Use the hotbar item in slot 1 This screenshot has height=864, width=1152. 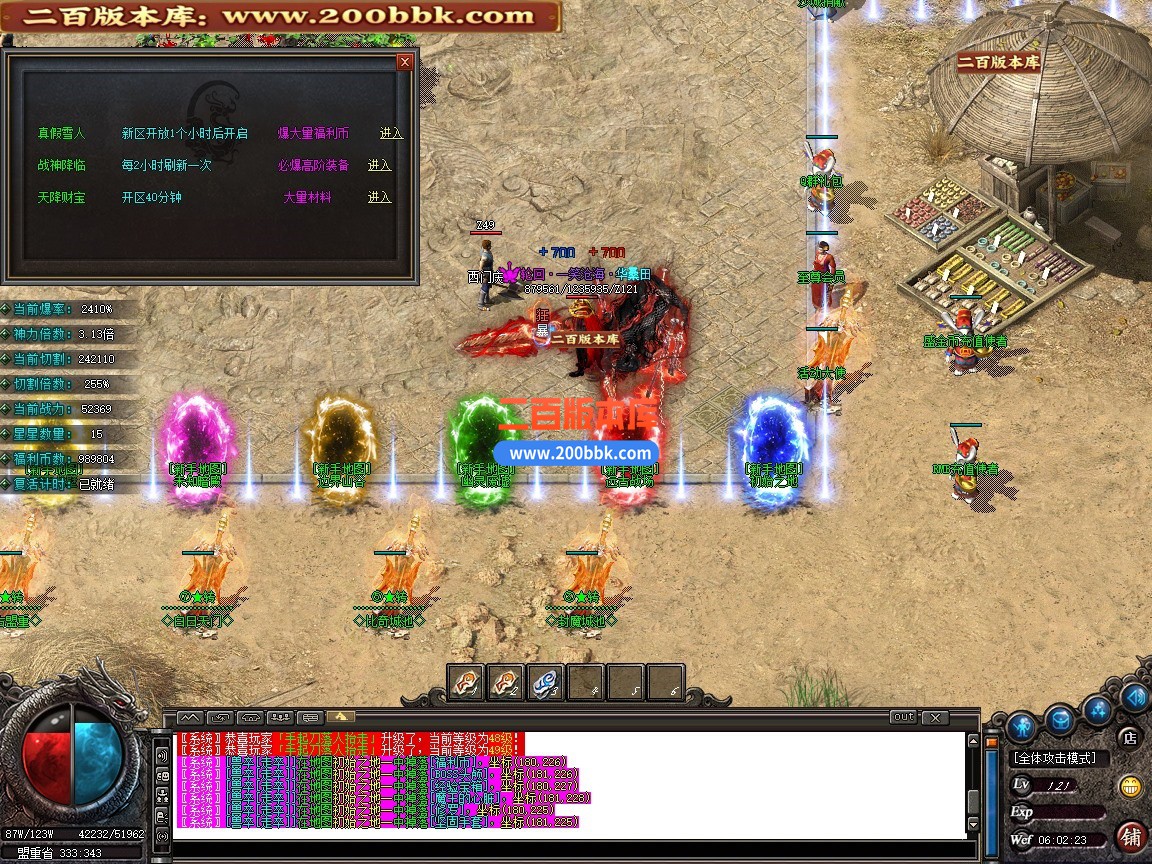click(x=465, y=682)
